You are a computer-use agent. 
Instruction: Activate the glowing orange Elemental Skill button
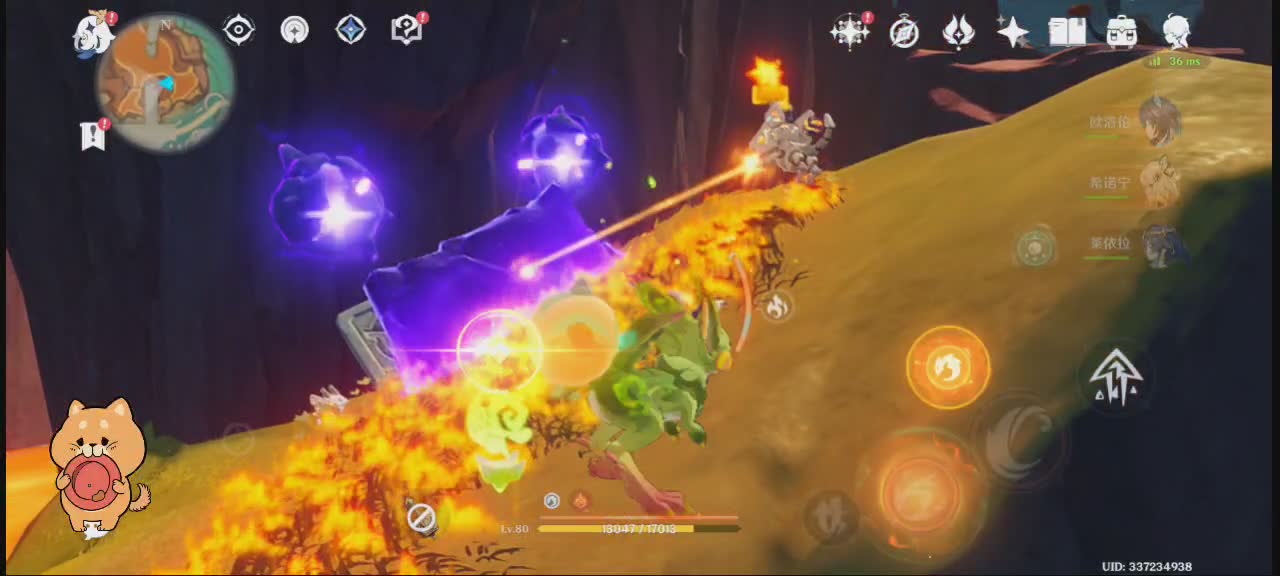pos(948,367)
